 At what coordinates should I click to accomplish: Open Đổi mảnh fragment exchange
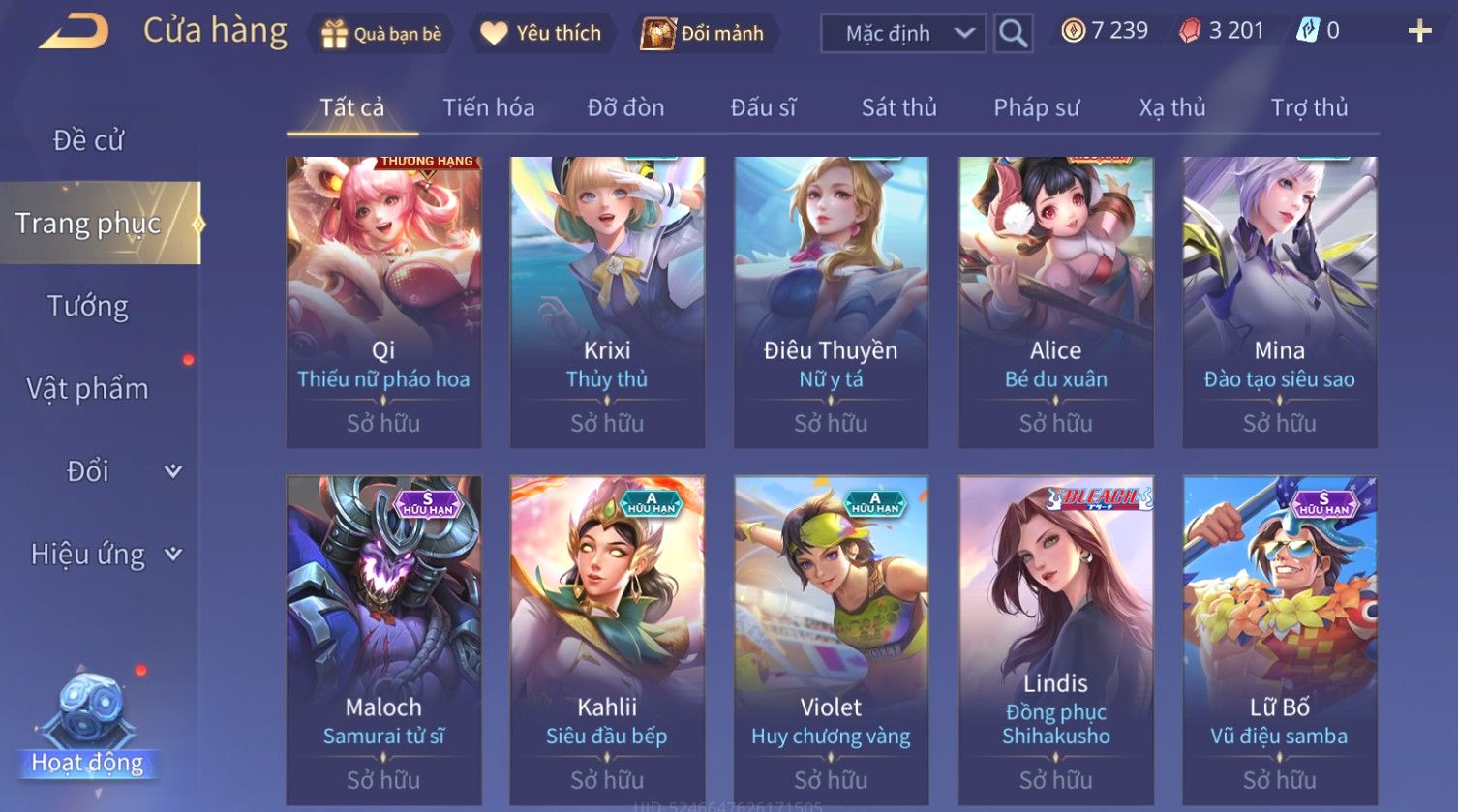pyautogui.click(x=704, y=34)
